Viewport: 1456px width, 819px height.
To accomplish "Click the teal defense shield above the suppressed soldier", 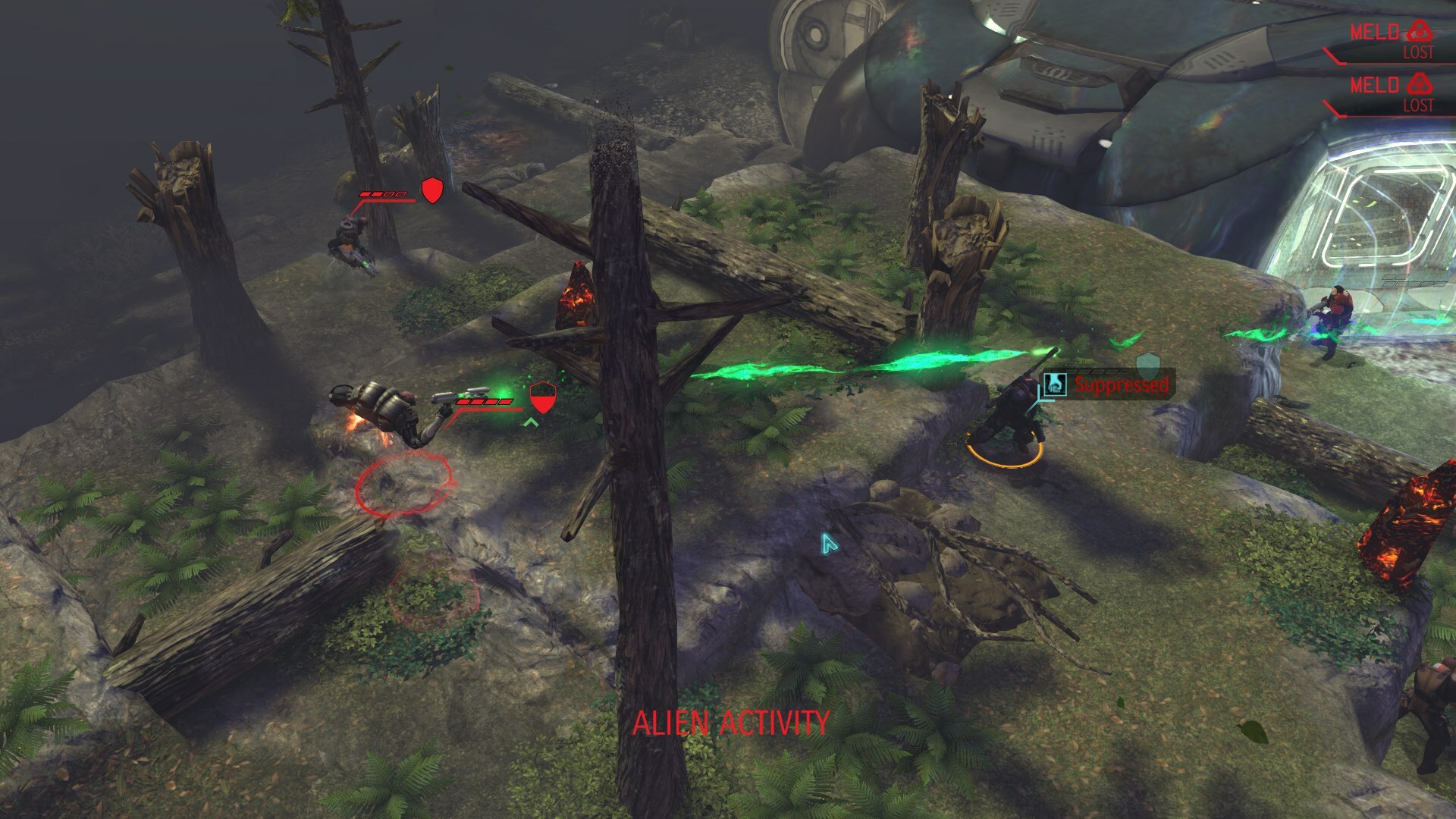I will [x=1148, y=366].
